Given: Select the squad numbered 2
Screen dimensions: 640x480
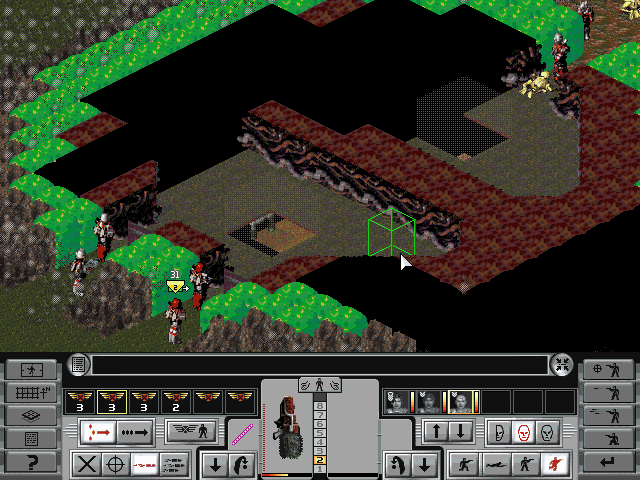Looking at the screenshot, I should [176, 401].
